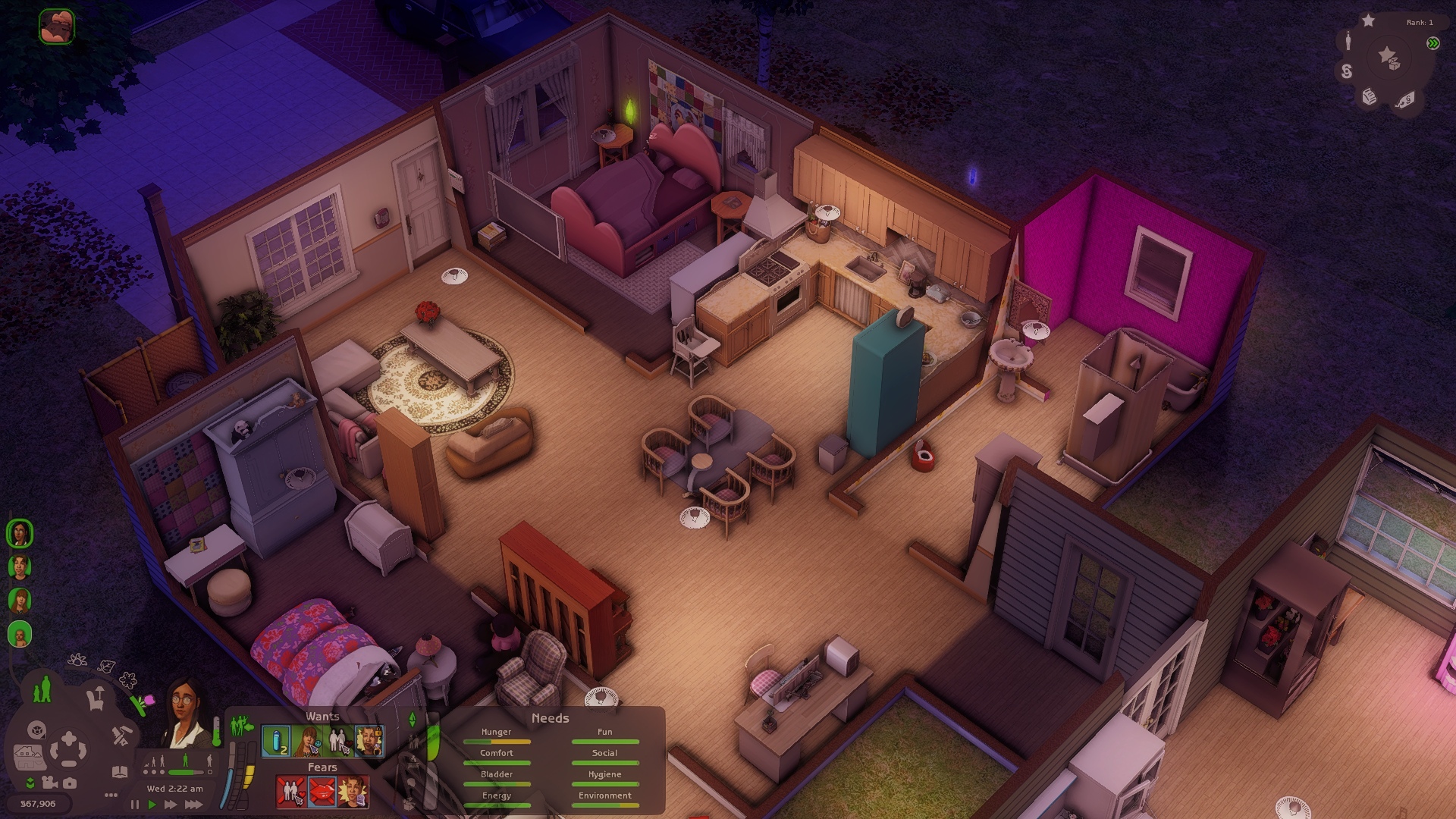Open the three-dots options menu

111,795
